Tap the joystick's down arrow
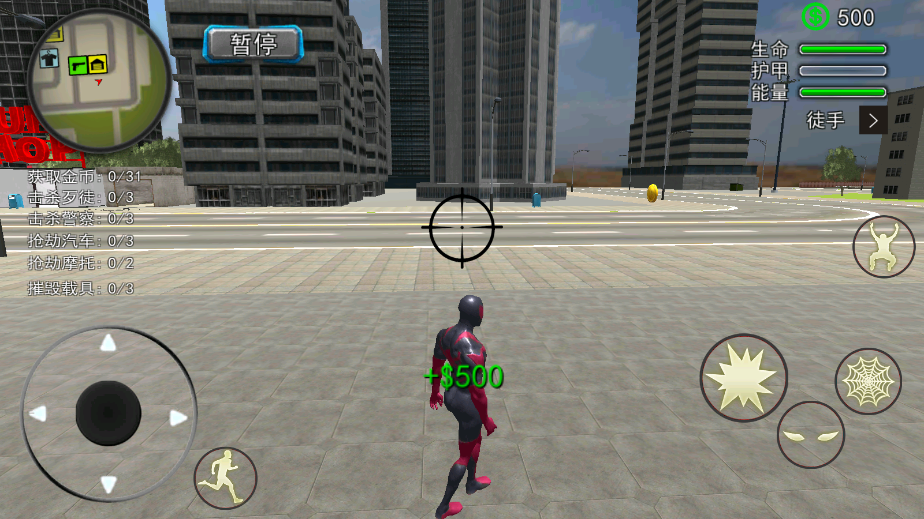The image size is (924, 519). (108, 485)
